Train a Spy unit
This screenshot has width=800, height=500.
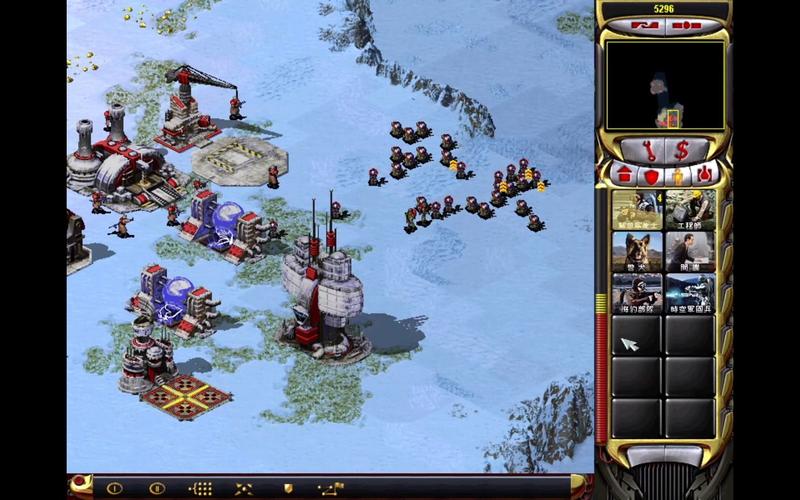(x=691, y=251)
